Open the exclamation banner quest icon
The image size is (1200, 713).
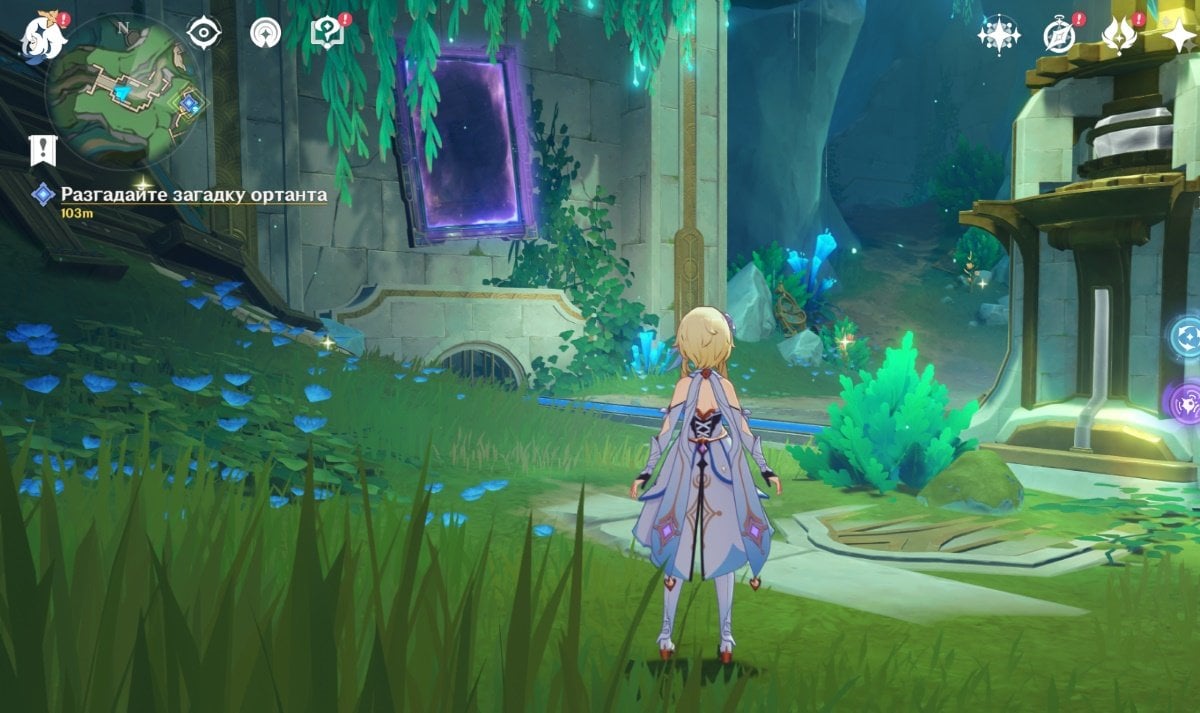43,150
